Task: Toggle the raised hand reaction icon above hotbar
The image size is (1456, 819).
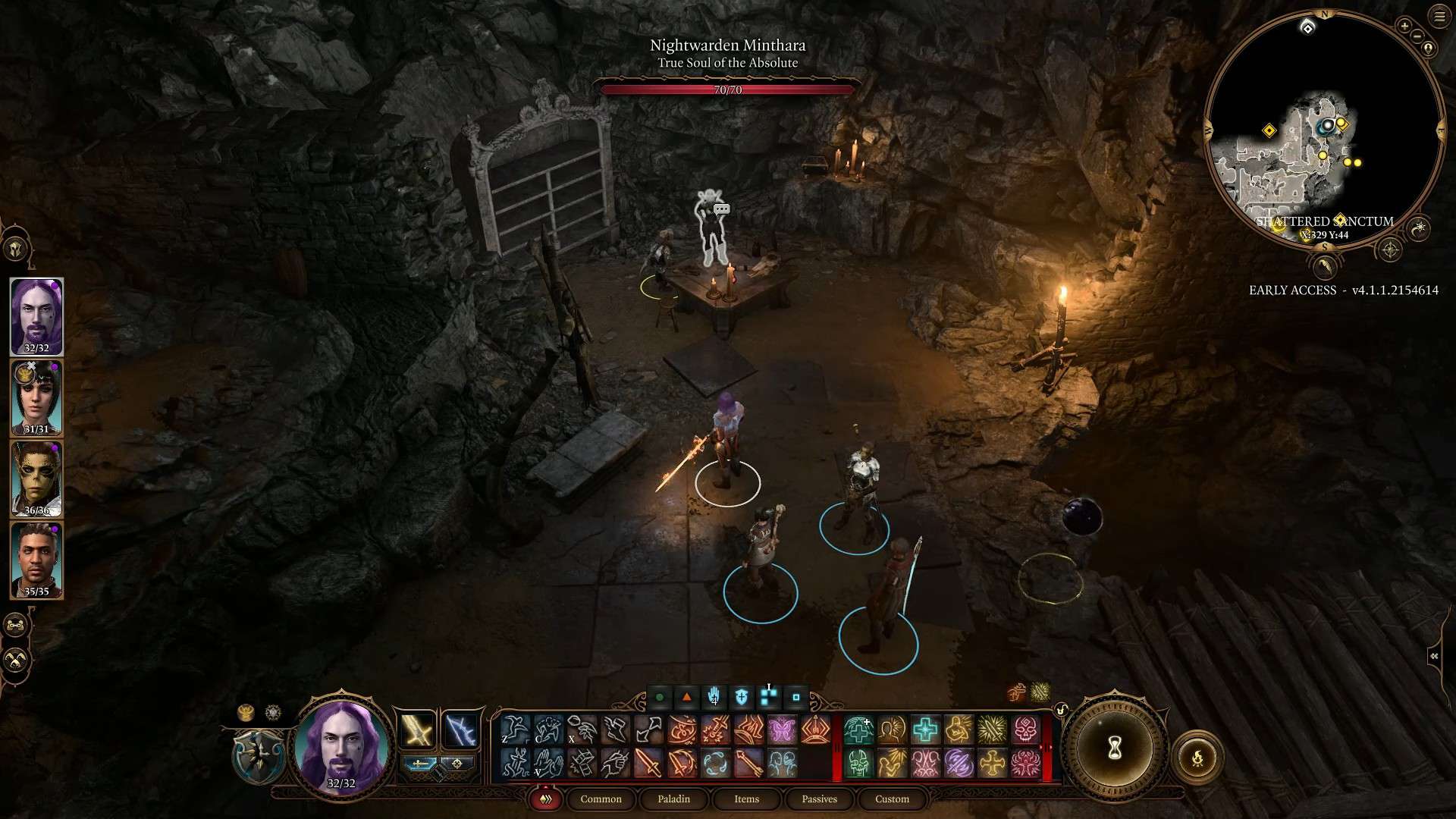Action: pyautogui.click(x=714, y=695)
